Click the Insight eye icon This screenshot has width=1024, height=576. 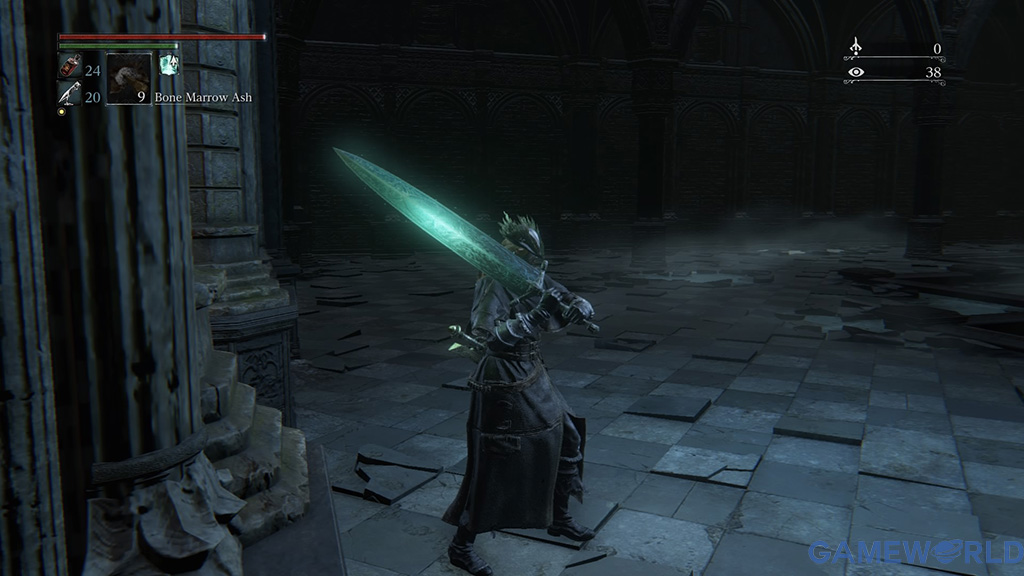[x=855, y=71]
